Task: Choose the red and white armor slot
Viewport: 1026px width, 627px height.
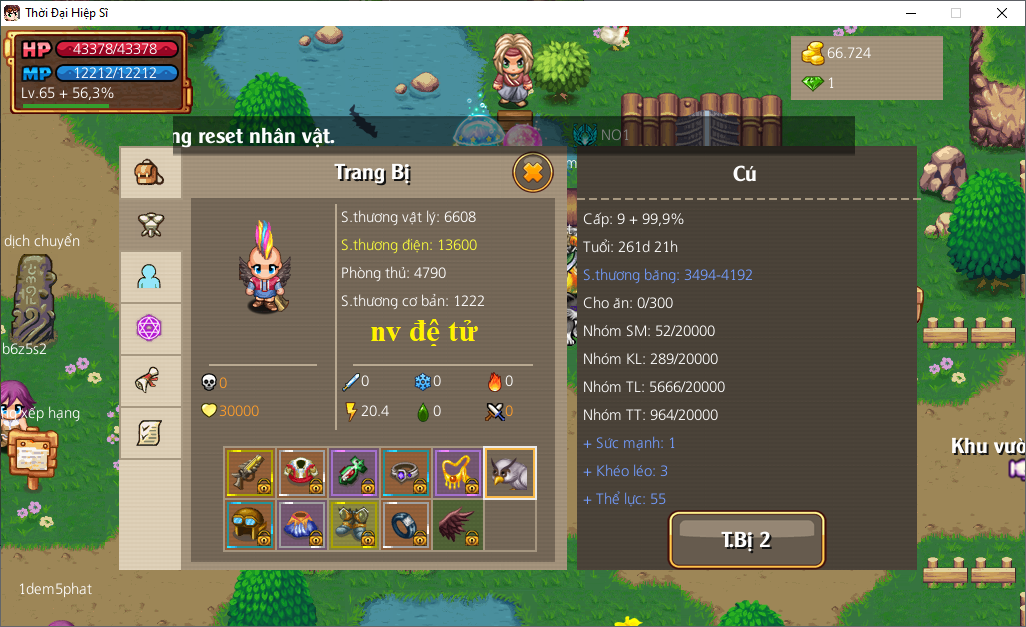Action: click(302, 473)
